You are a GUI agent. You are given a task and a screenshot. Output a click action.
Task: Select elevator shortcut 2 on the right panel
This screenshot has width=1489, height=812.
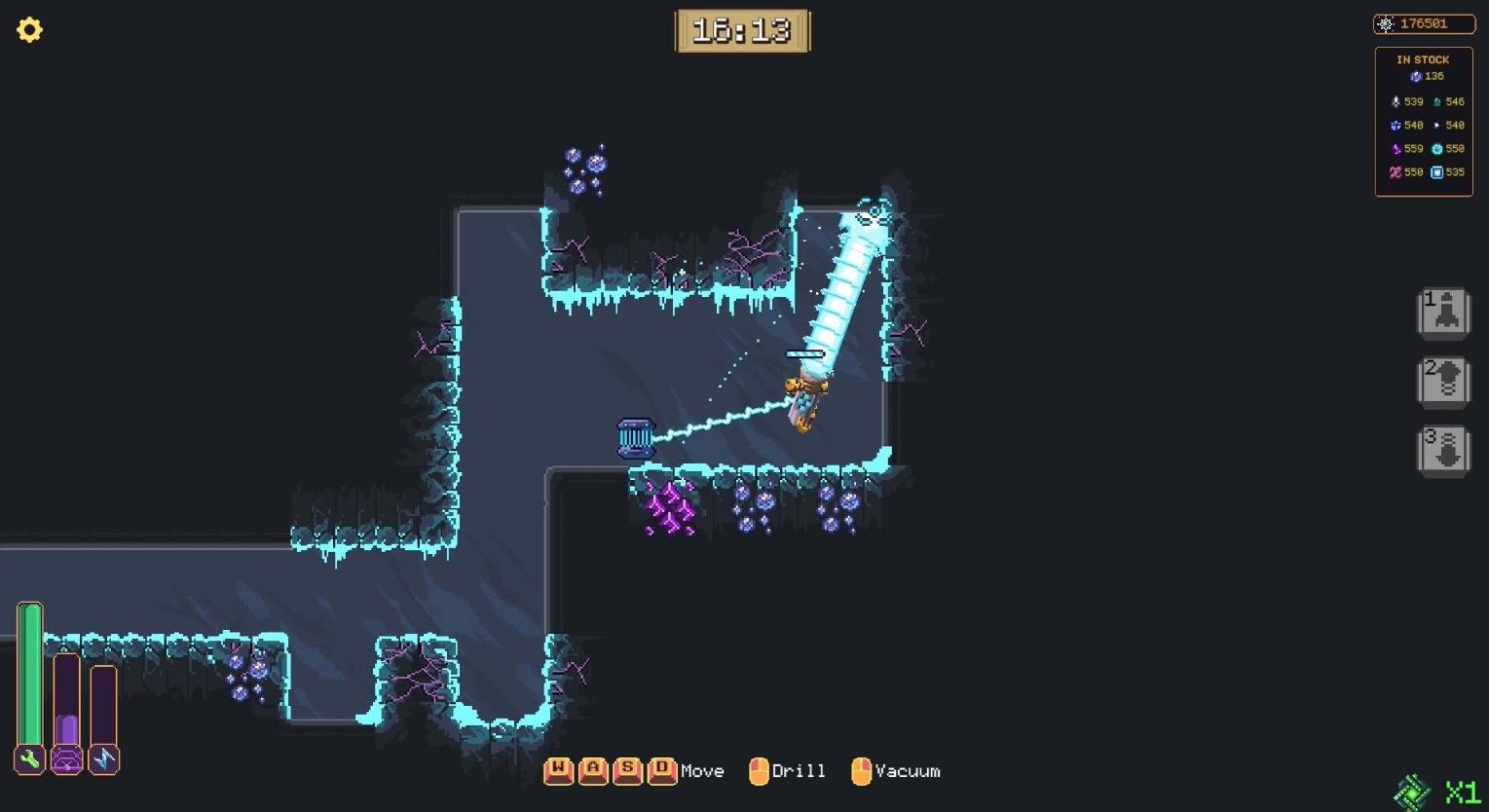tap(1442, 382)
